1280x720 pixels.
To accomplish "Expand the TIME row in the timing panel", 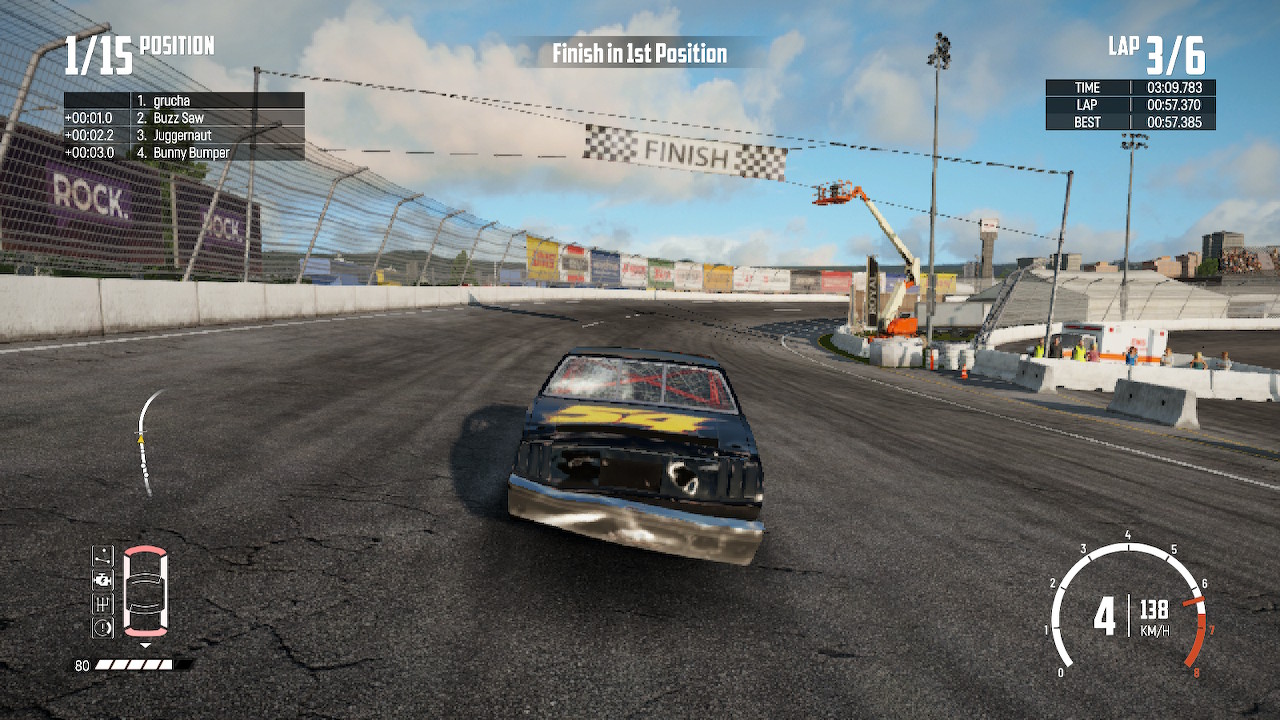I will pyautogui.click(x=1130, y=87).
